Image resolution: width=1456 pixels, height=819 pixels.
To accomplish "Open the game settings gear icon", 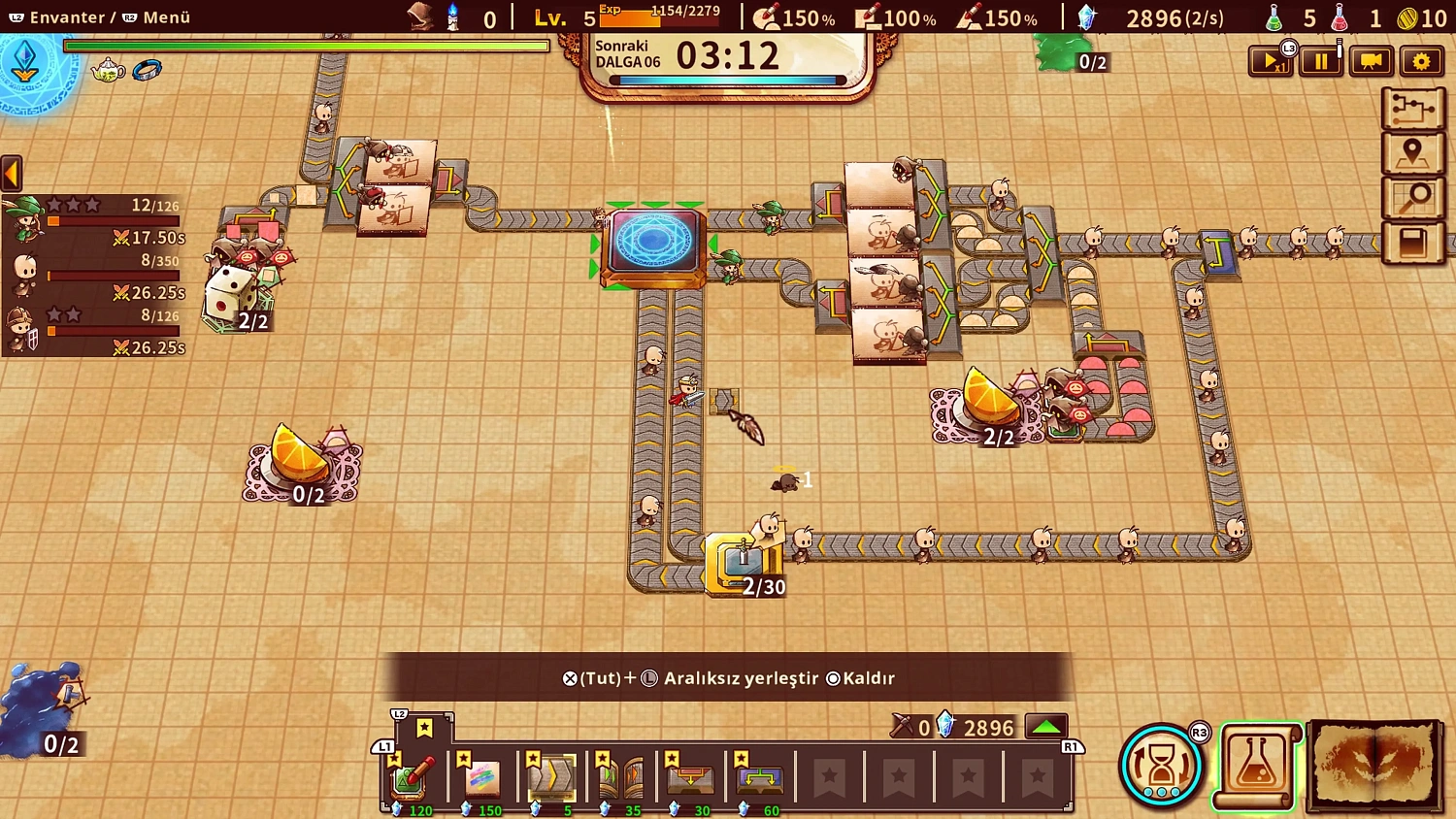I will [1421, 60].
